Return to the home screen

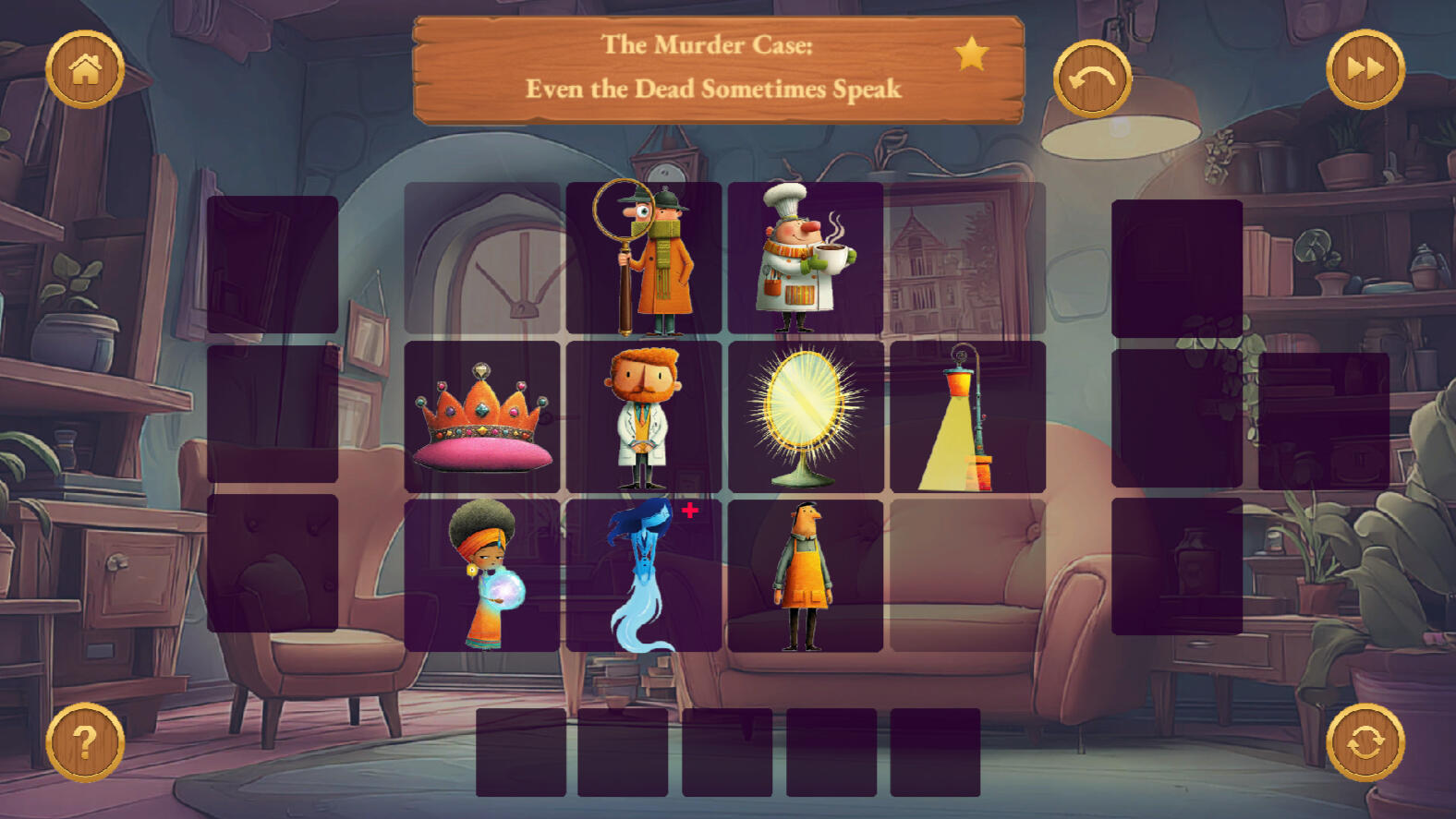85,69
